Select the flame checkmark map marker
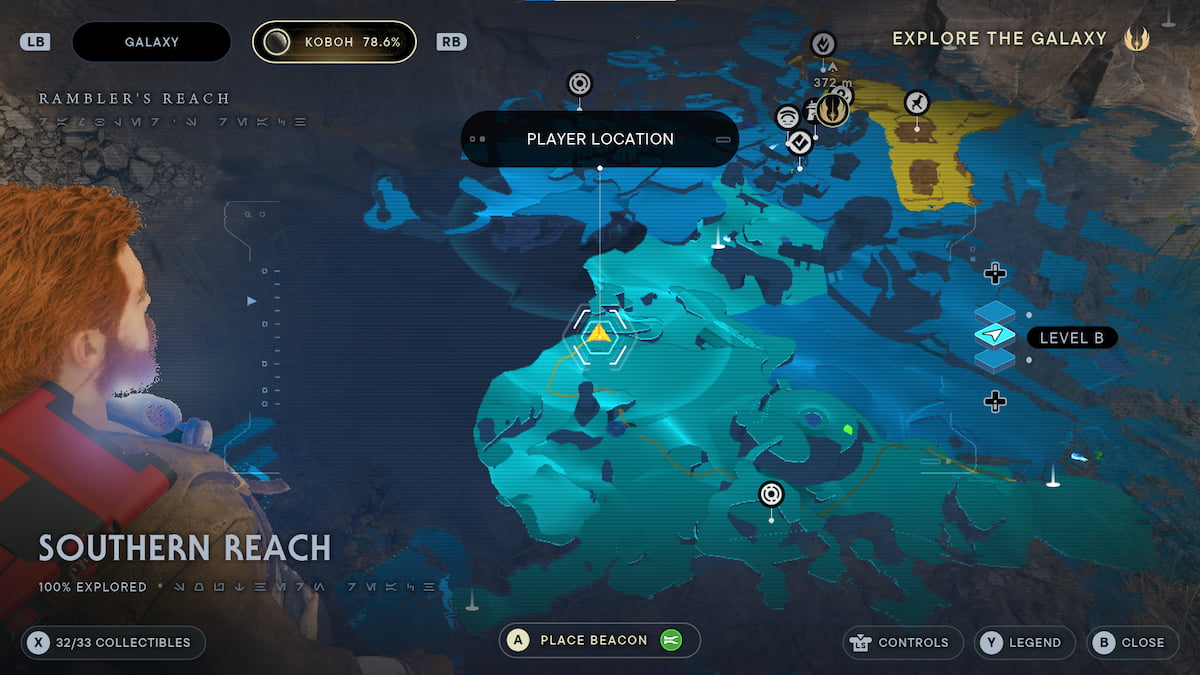1200x675 pixels. (822, 44)
